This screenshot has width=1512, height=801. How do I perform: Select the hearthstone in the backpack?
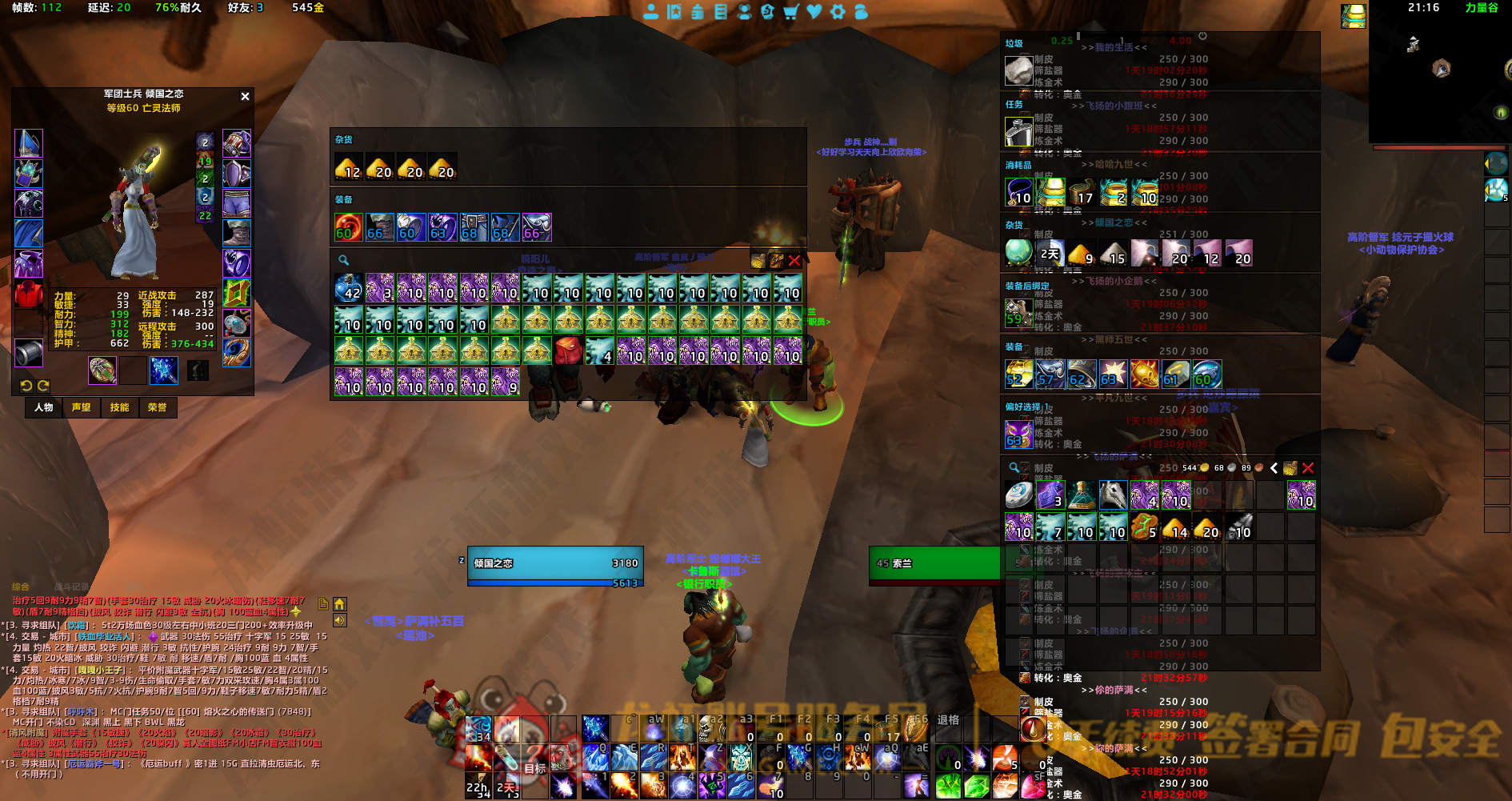[x=1018, y=495]
